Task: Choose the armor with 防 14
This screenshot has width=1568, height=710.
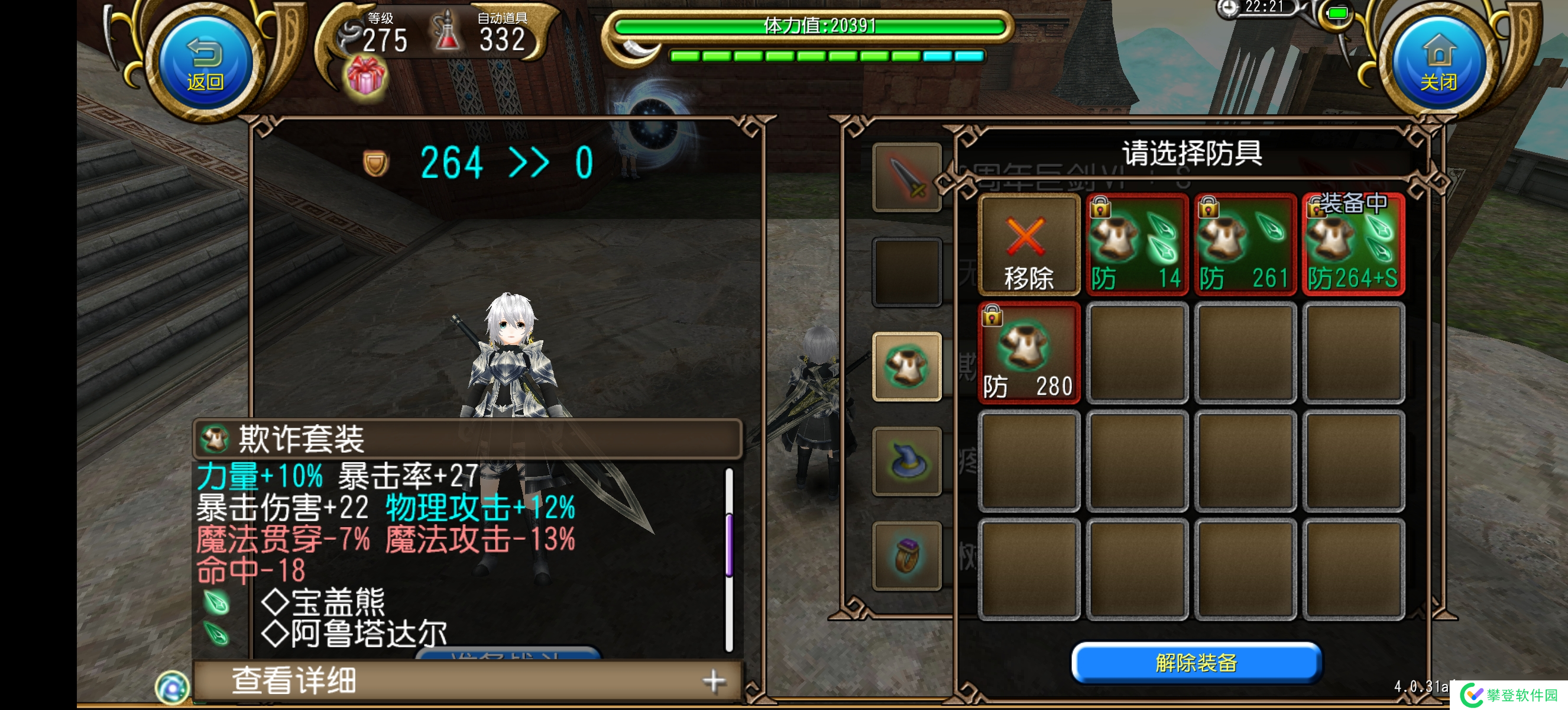Action: click(1136, 246)
